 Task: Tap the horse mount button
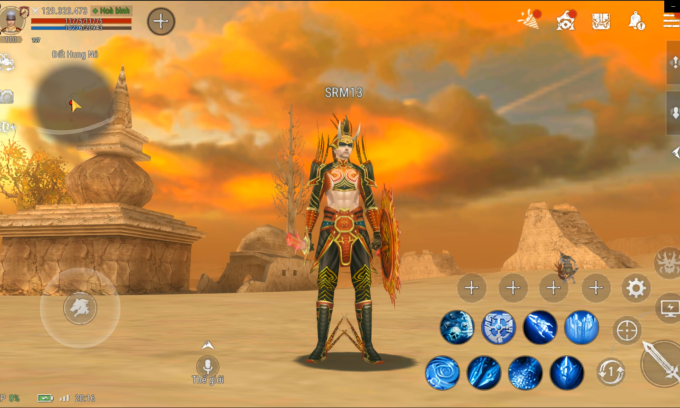80,307
